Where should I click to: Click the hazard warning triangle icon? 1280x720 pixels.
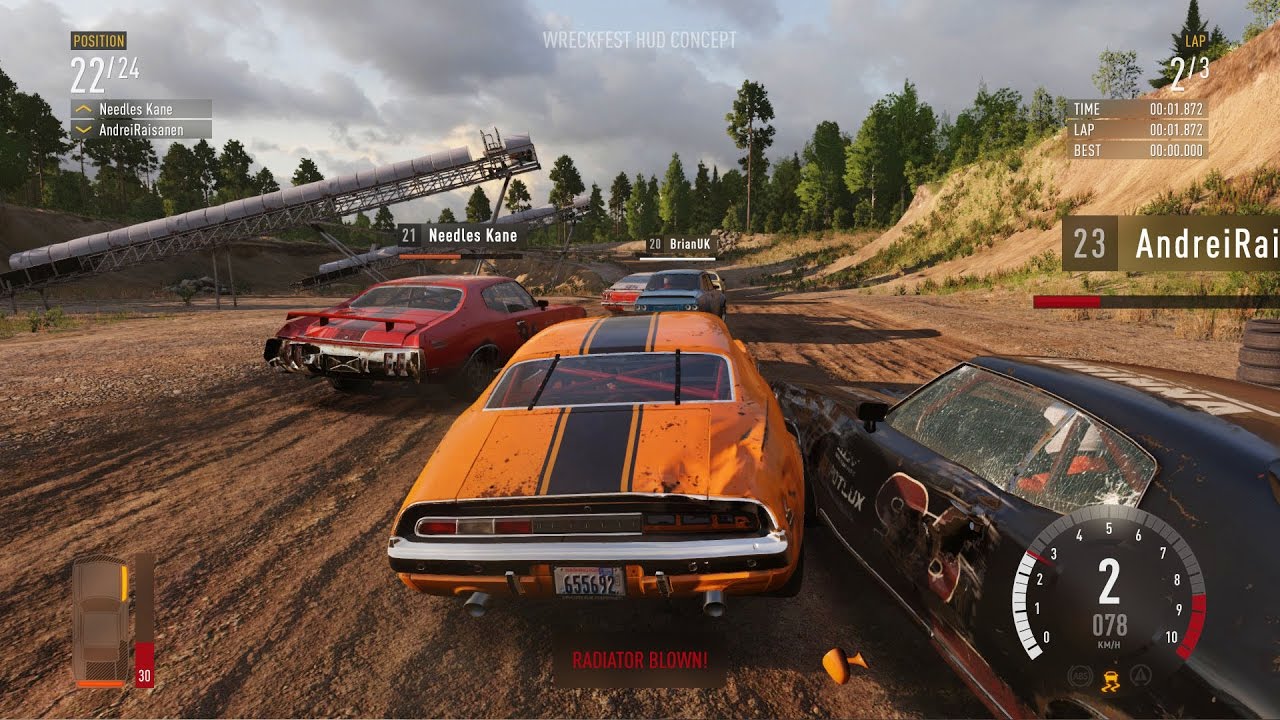tap(1140, 675)
